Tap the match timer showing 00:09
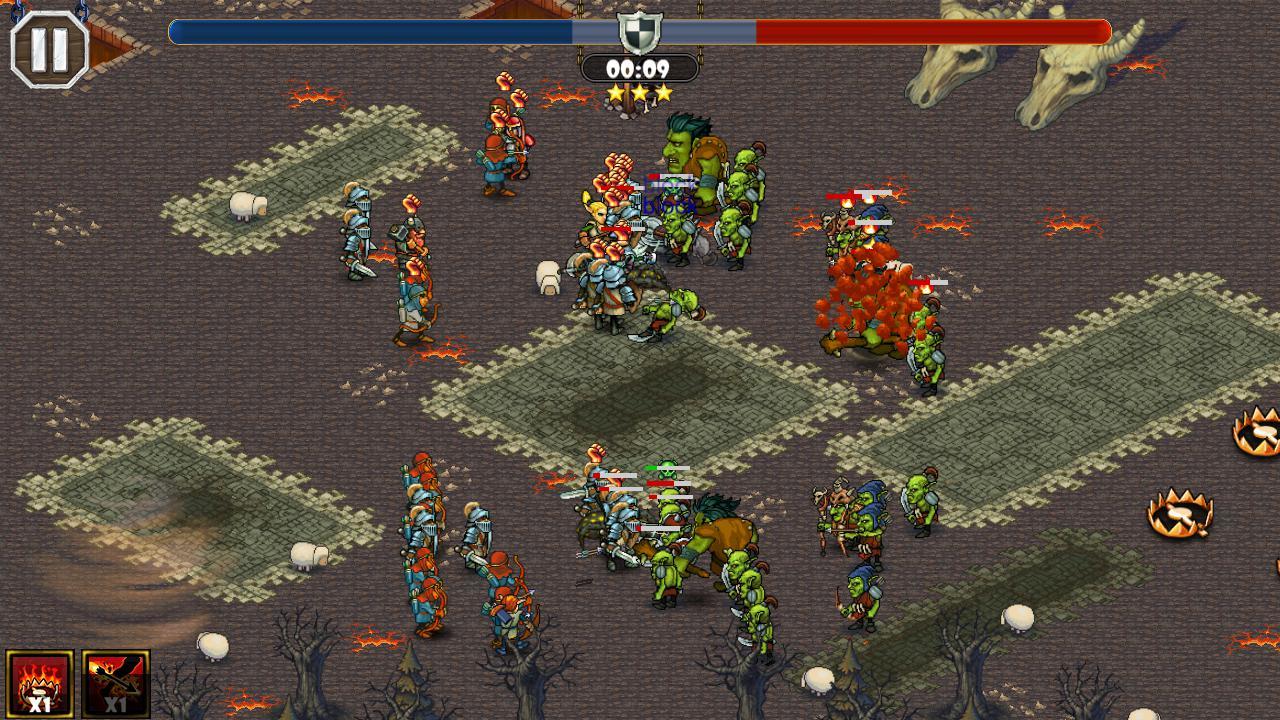The height and width of the screenshot is (720, 1280). 640,67
